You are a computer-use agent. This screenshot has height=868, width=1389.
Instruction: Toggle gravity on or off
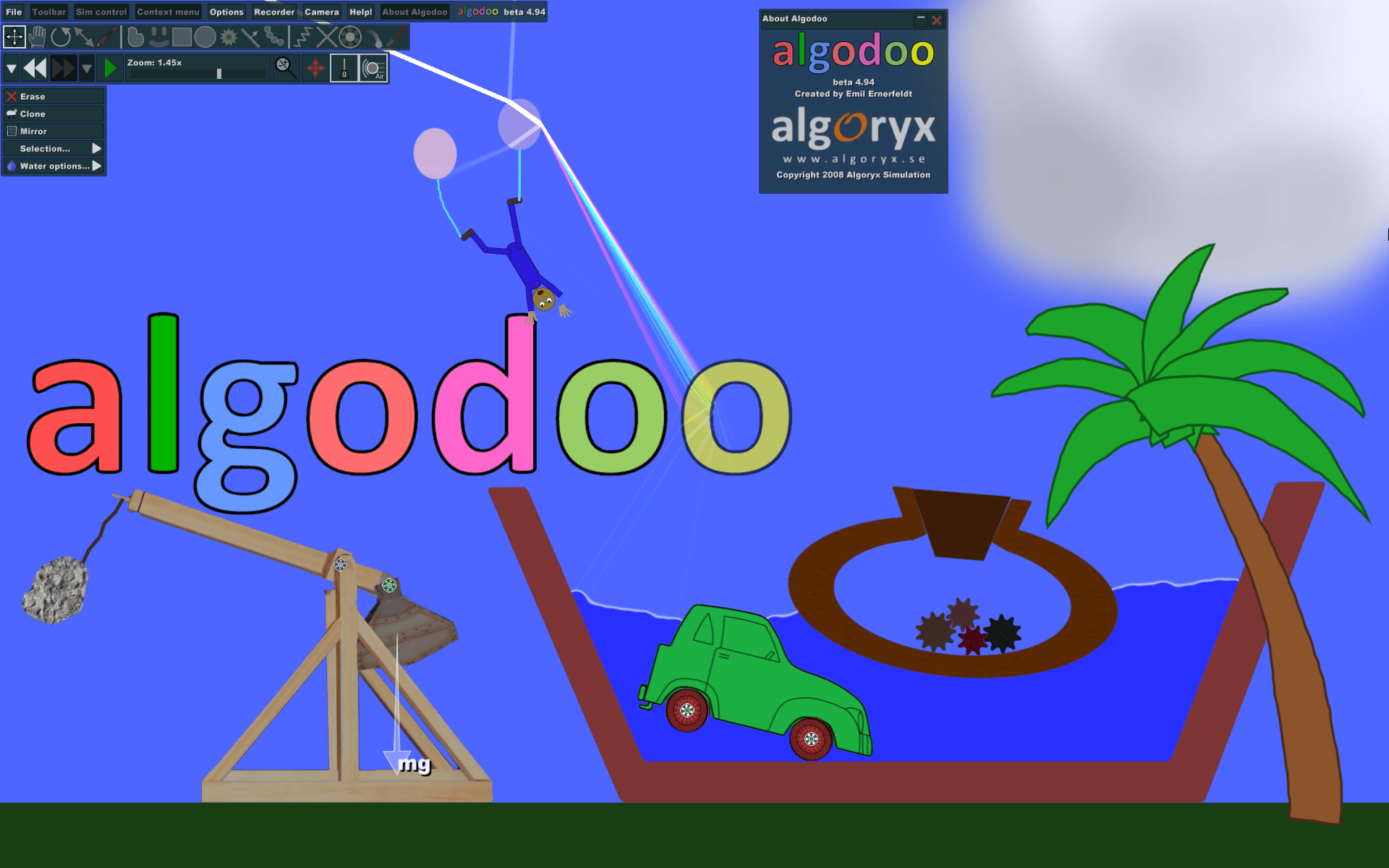[x=345, y=67]
